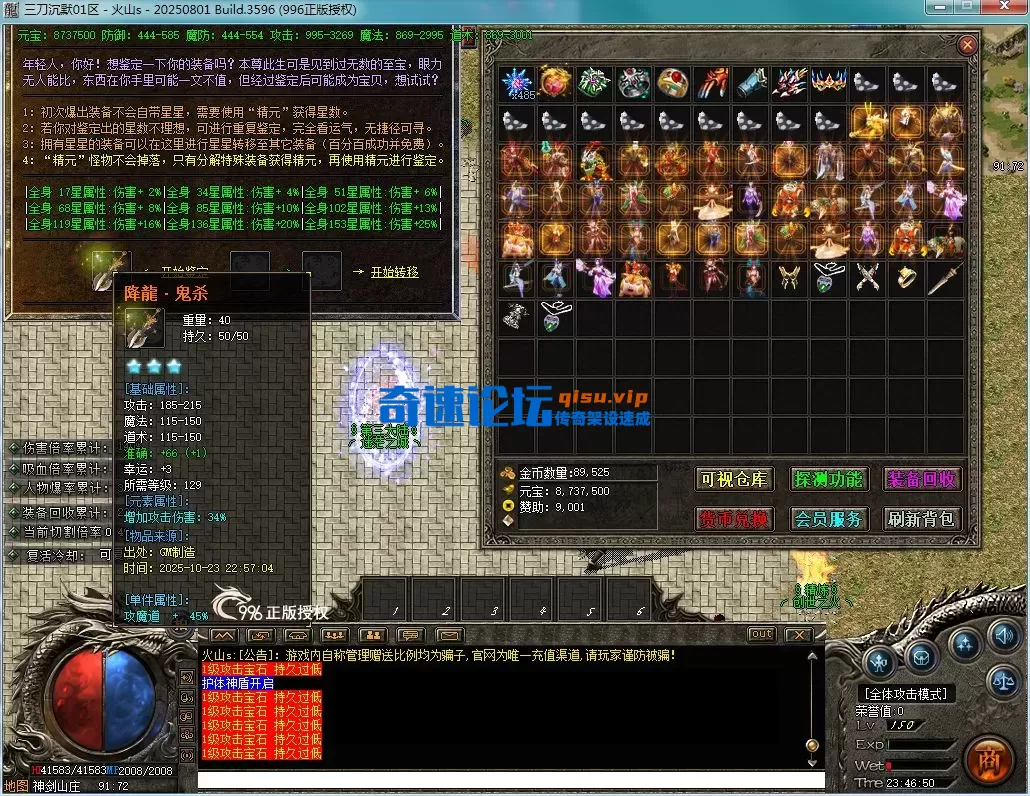
Task: Select the golden crown helmet item
Action: click(829, 84)
